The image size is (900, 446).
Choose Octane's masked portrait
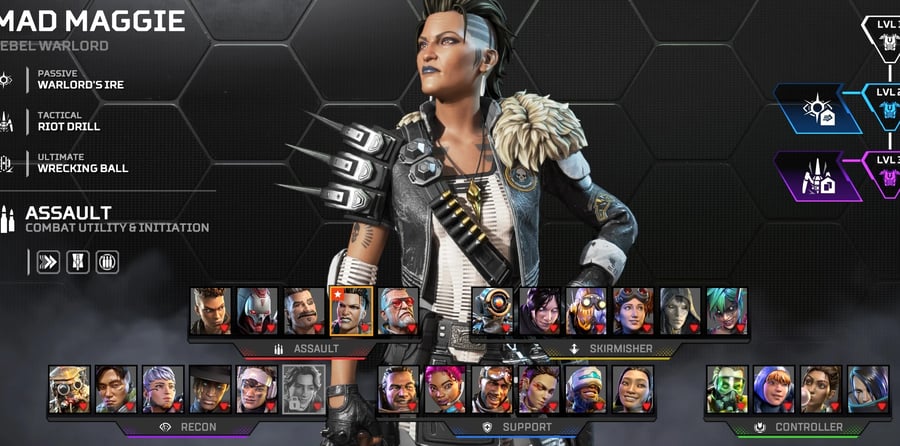click(x=586, y=311)
